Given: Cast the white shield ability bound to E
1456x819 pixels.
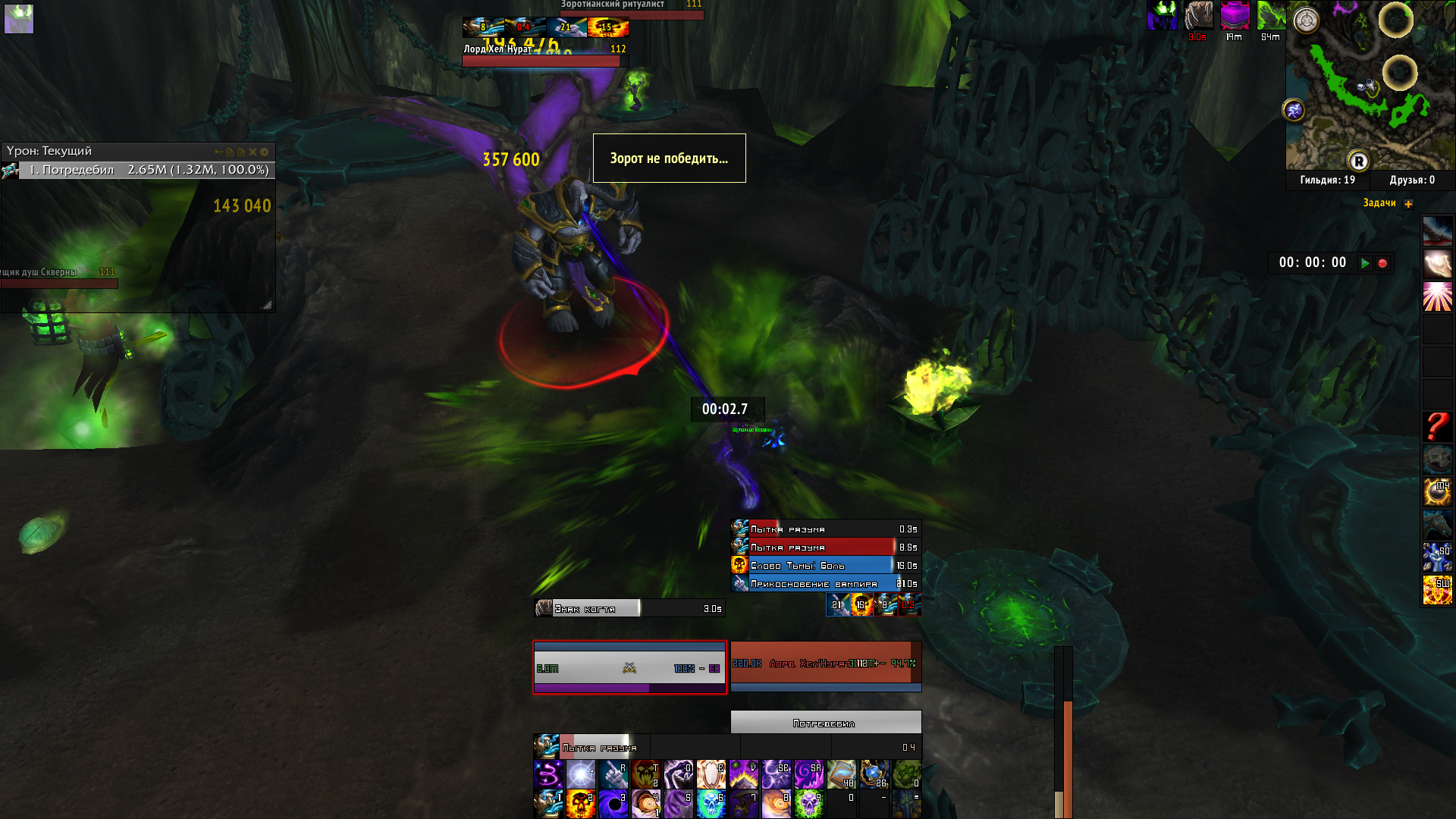Looking at the screenshot, I should tap(711, 774).
